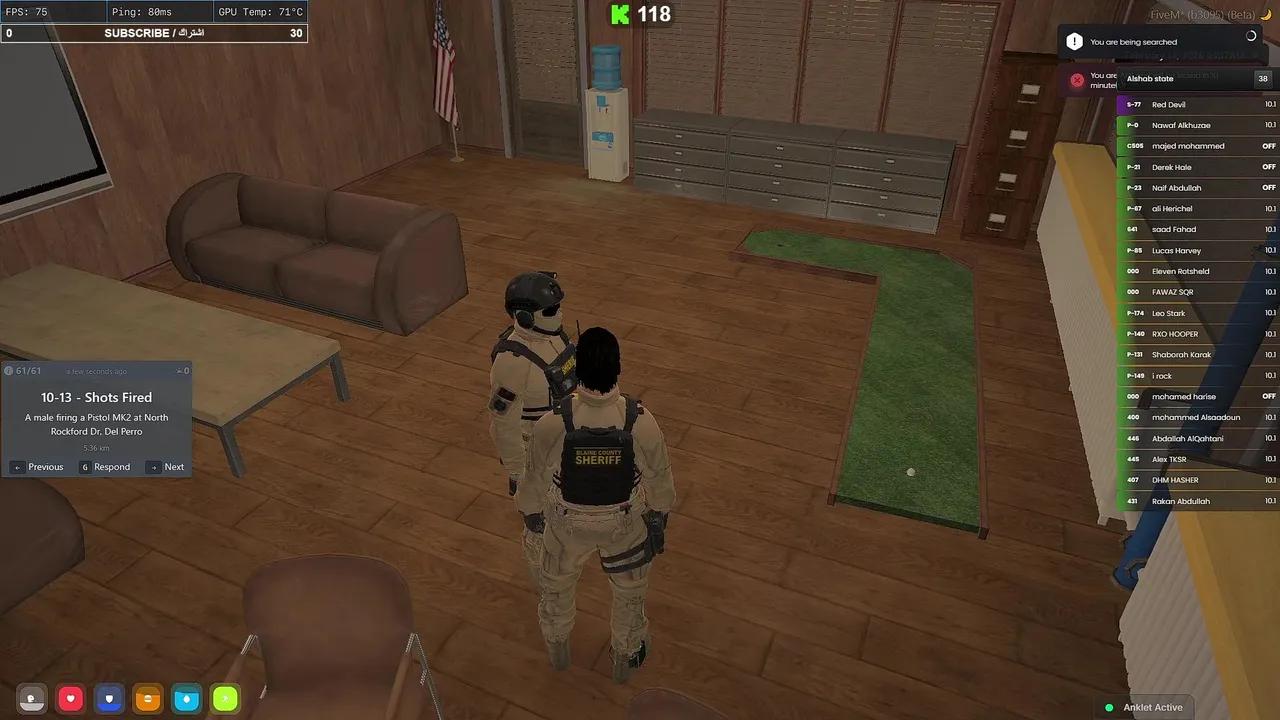Click the orange hunger status icon
Screen dimensions: 1280x720
point(147,699)
